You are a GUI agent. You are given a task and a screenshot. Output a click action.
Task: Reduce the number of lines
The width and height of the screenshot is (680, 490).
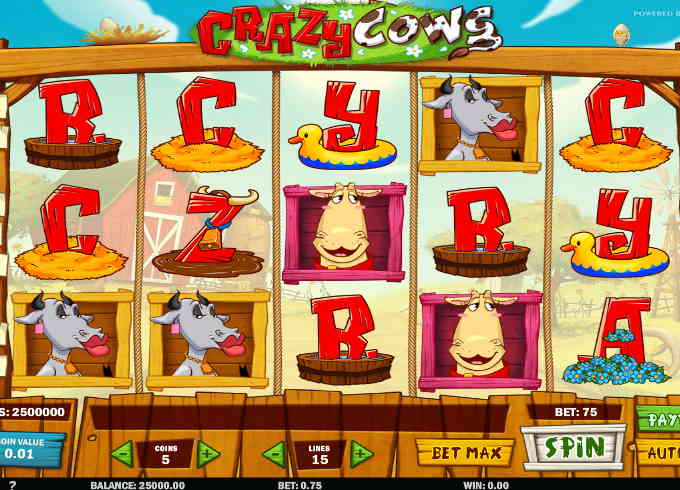[274, 453]
